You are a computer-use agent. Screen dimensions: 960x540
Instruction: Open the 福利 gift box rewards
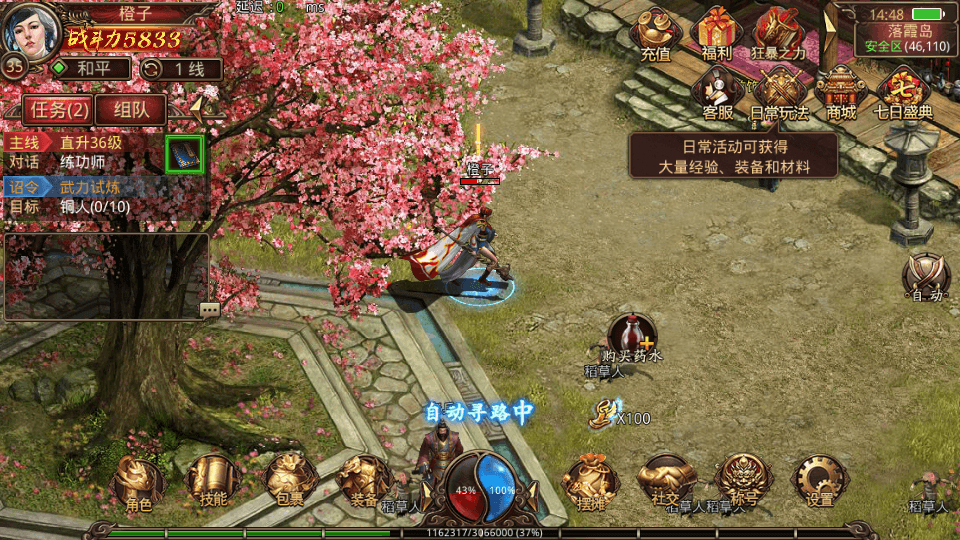coord(717,32)
